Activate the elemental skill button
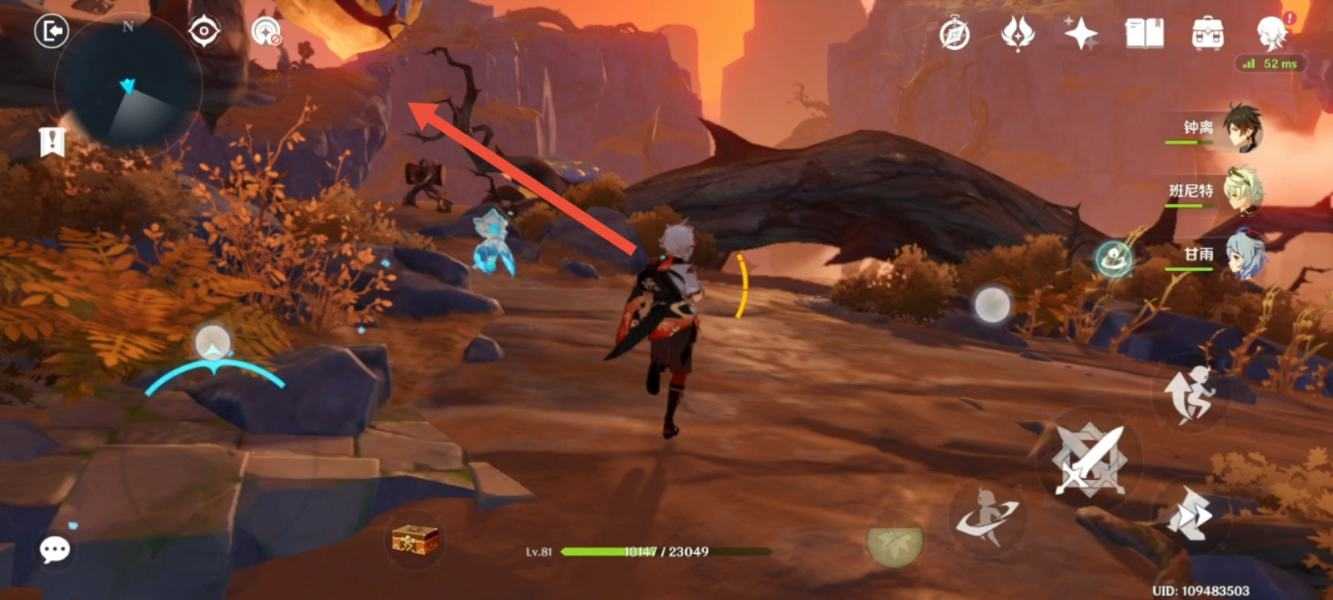Image resolution: width=1333 pixels, height=600 pixels. click(x=987, y=517)
